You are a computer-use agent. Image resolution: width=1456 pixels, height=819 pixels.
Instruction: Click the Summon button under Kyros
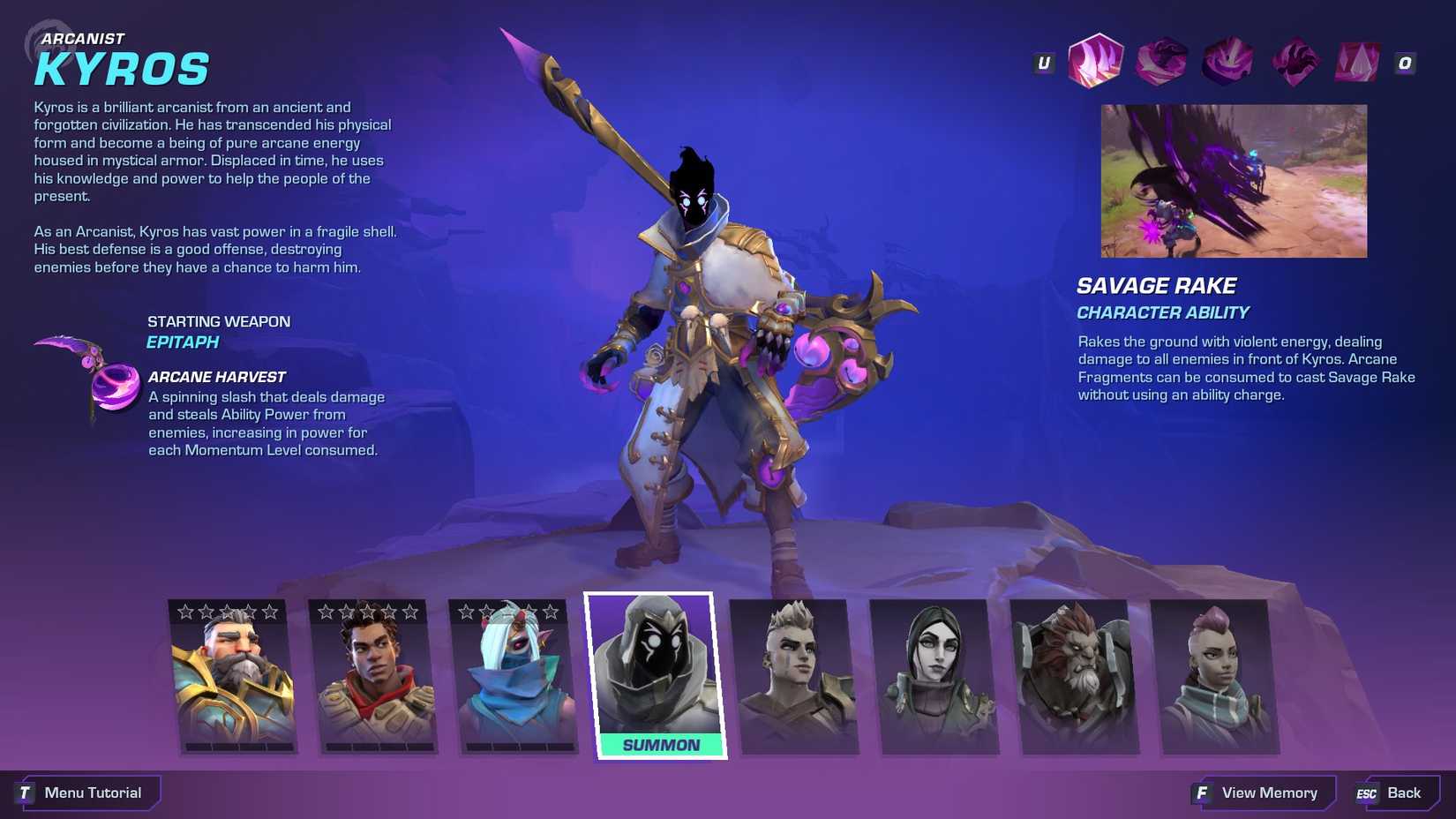point(660,744)
